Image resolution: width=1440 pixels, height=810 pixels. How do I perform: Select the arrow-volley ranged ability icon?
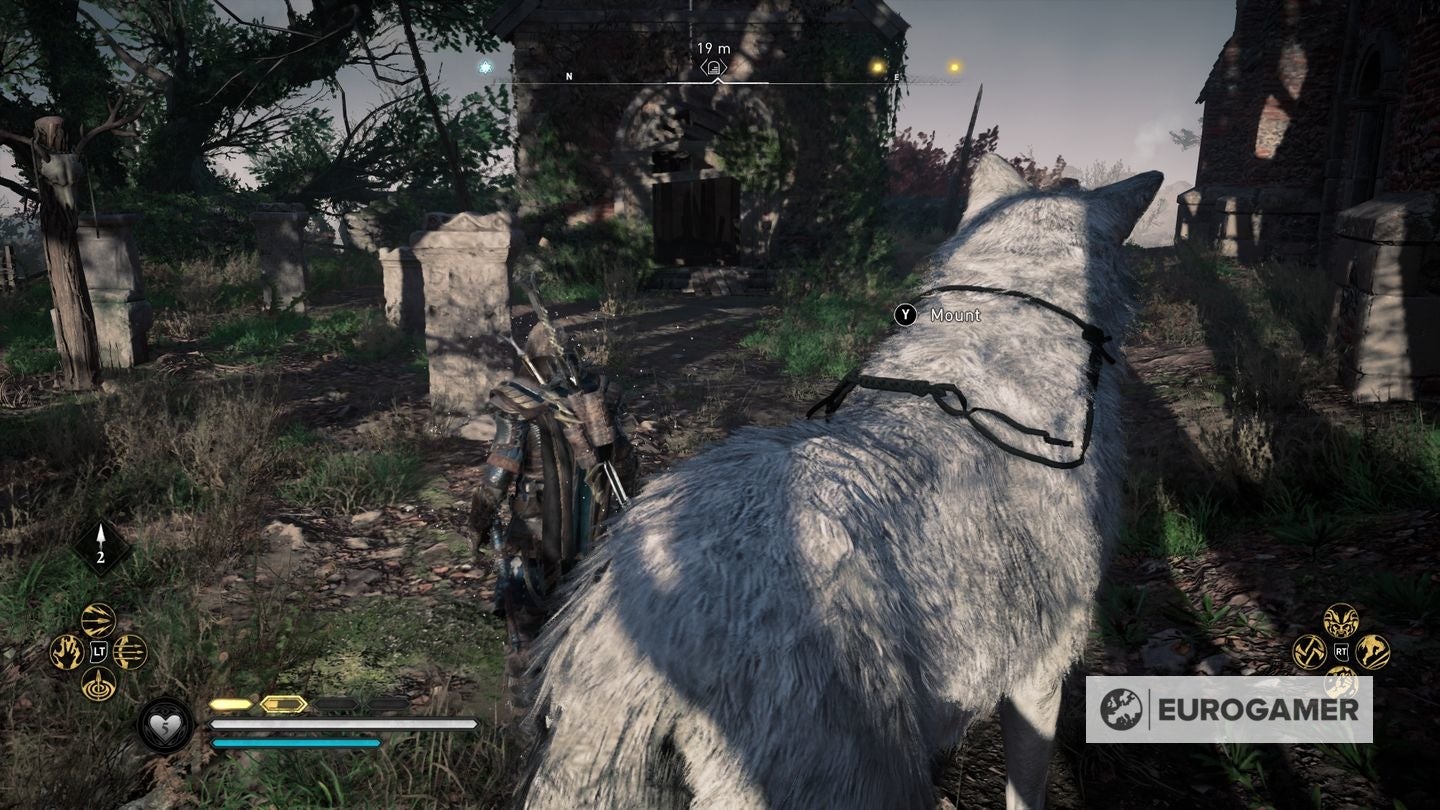(96, 618)
